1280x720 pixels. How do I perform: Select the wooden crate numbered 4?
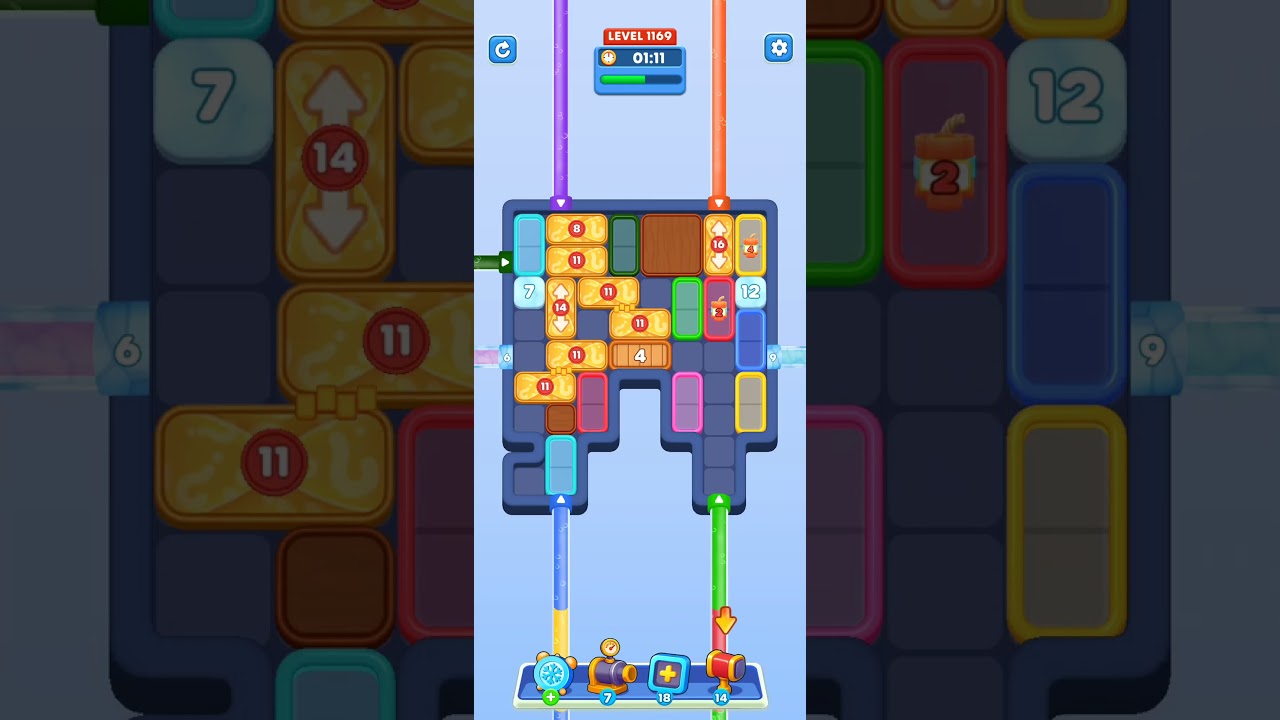640,353
